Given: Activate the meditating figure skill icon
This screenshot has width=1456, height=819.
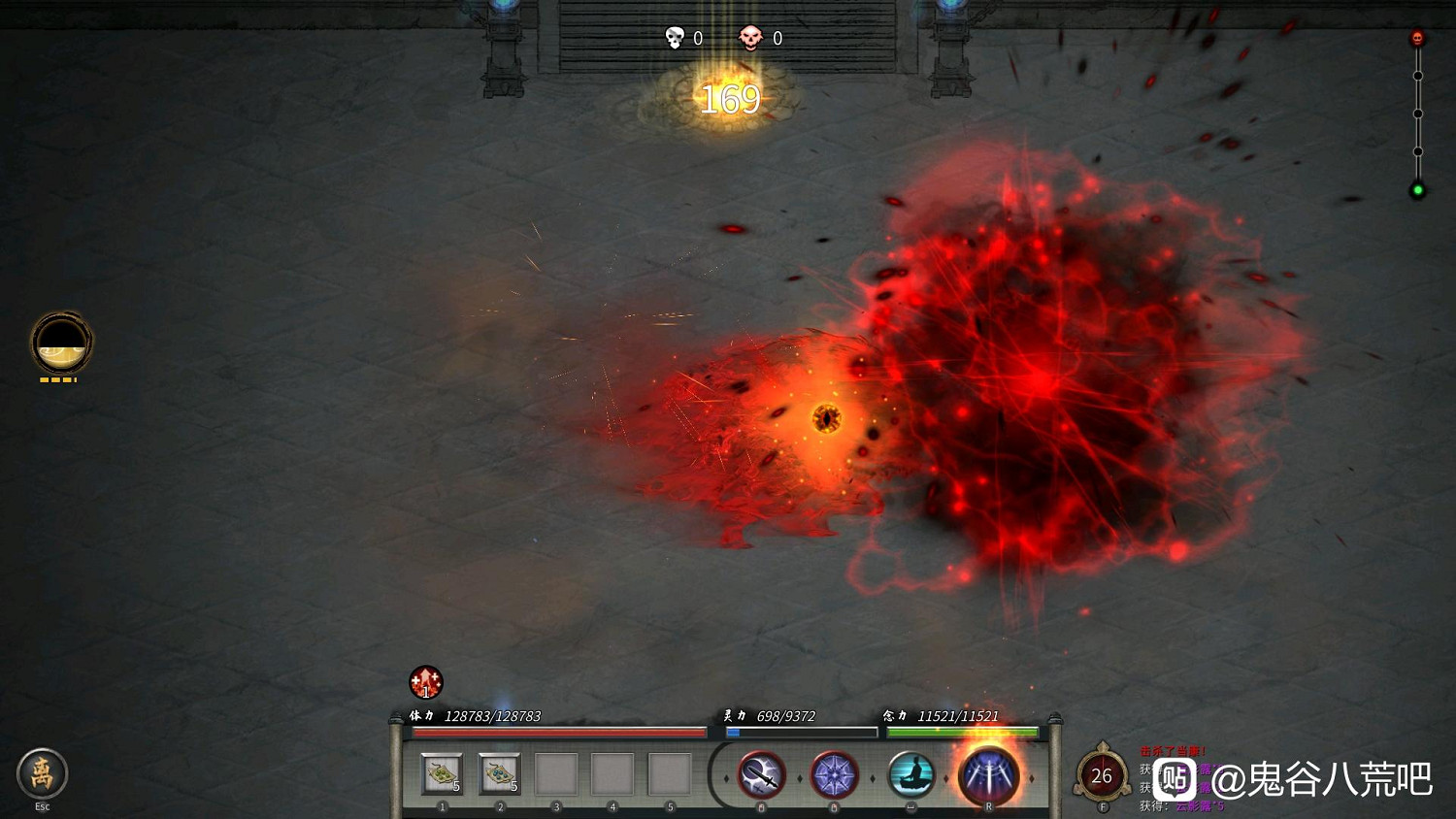Looking at the screenshot, I should click(910, 775).
